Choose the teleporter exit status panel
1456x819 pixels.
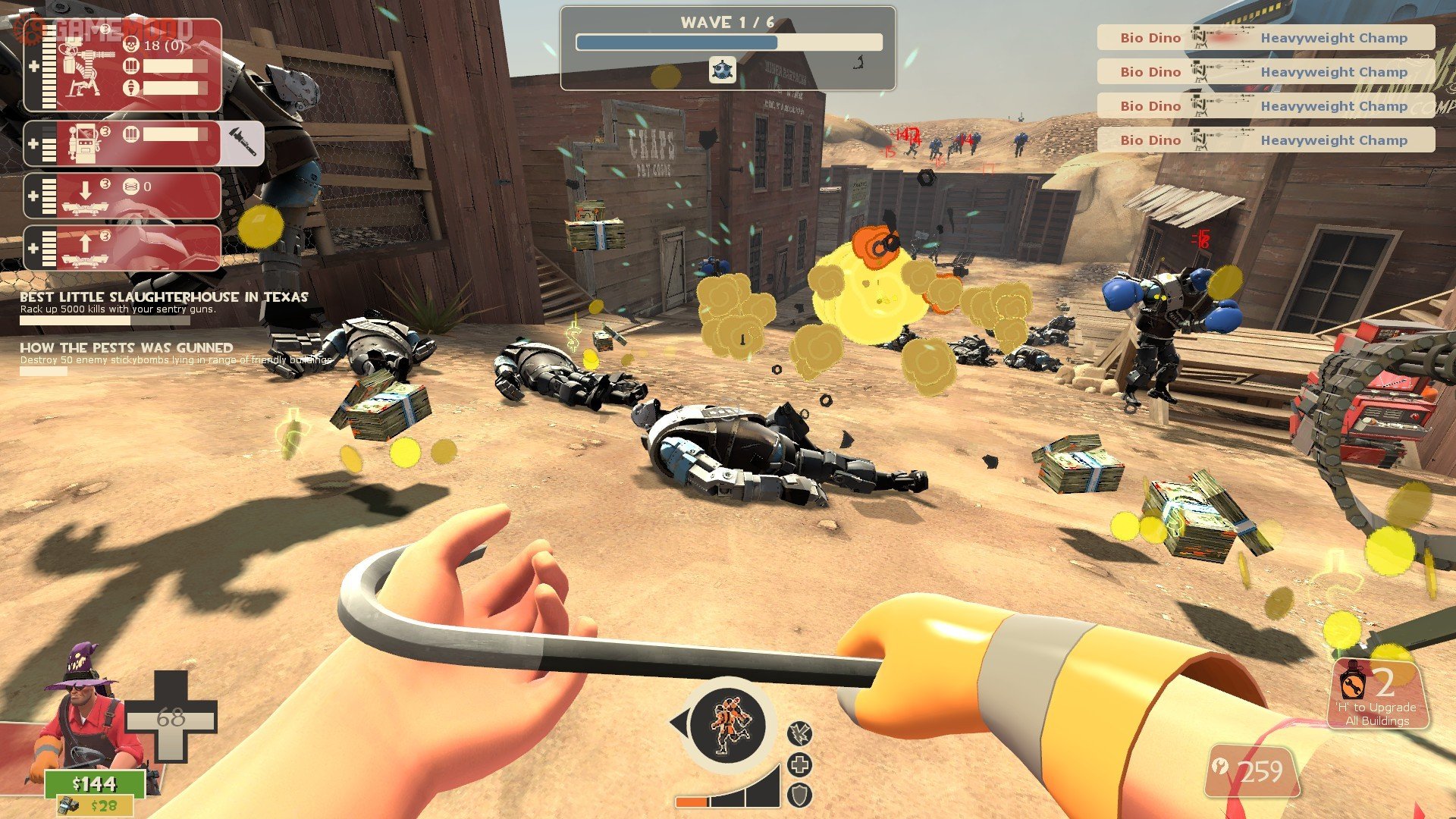[x=123, y=247]
